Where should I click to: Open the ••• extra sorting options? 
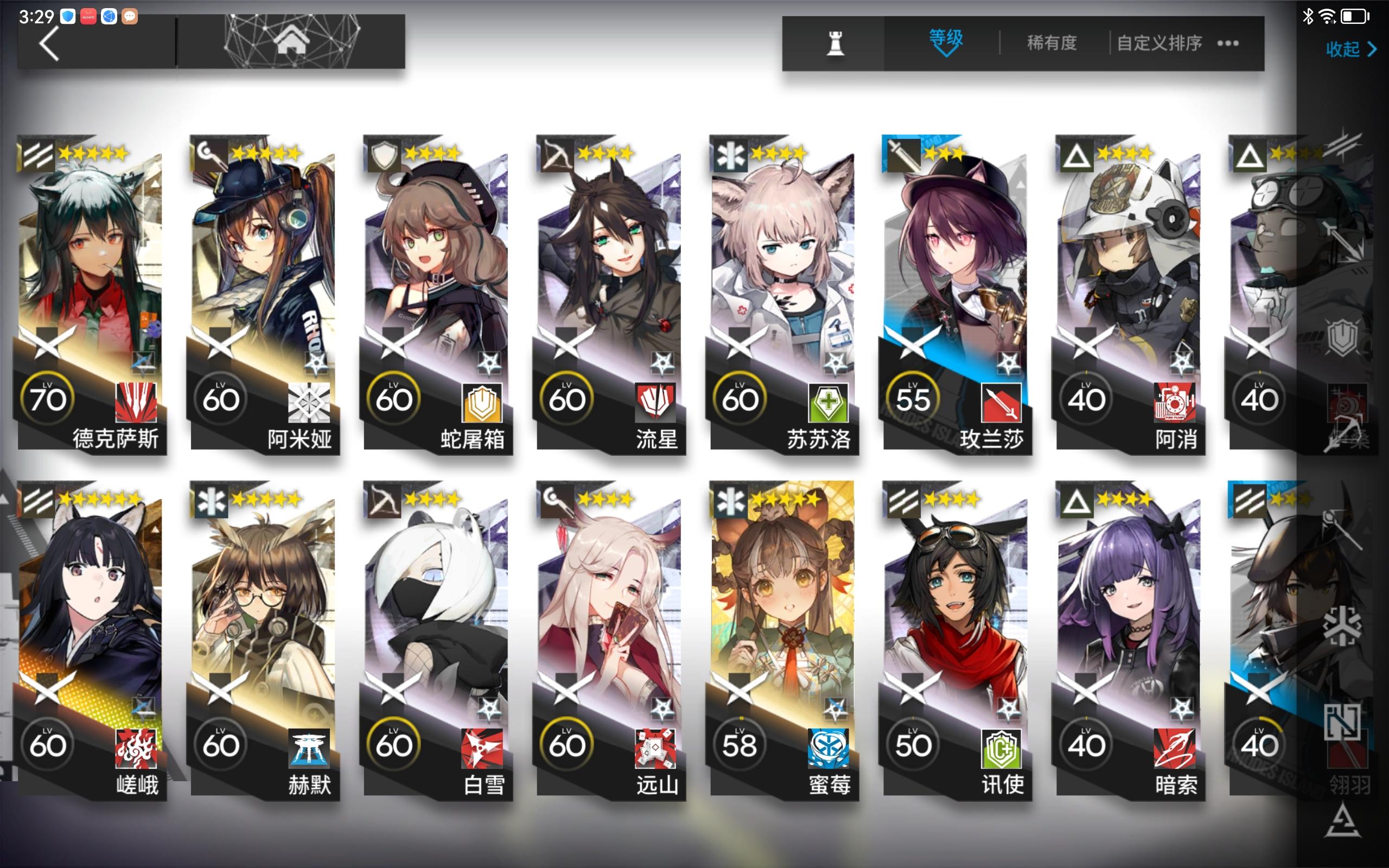pos(1228,43)
